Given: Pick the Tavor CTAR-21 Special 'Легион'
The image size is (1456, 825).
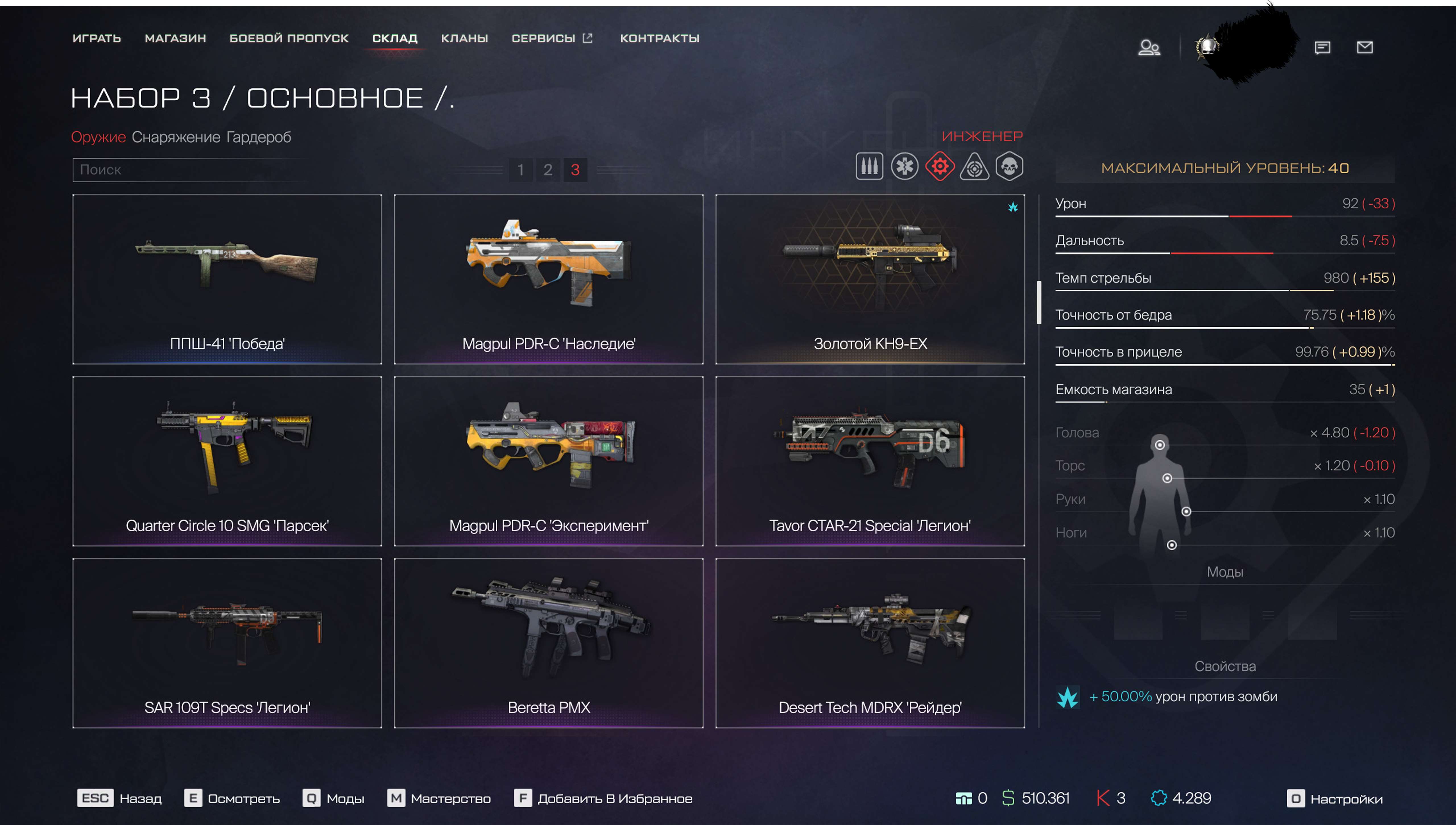Looking at the screenshot, I should click(x=870, y=461).
